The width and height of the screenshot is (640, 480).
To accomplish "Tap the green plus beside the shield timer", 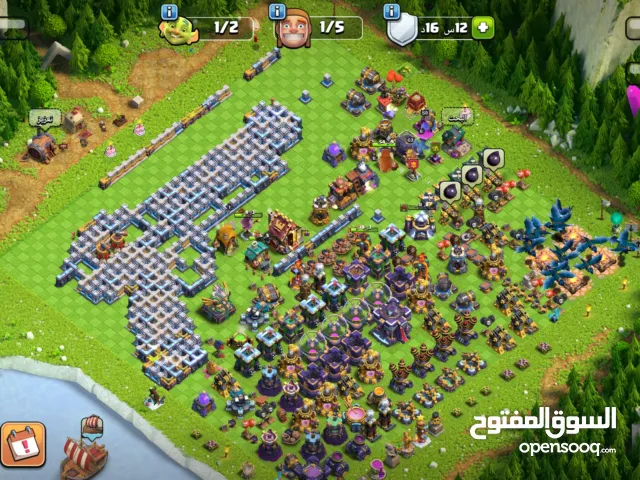I will point(484,28).
